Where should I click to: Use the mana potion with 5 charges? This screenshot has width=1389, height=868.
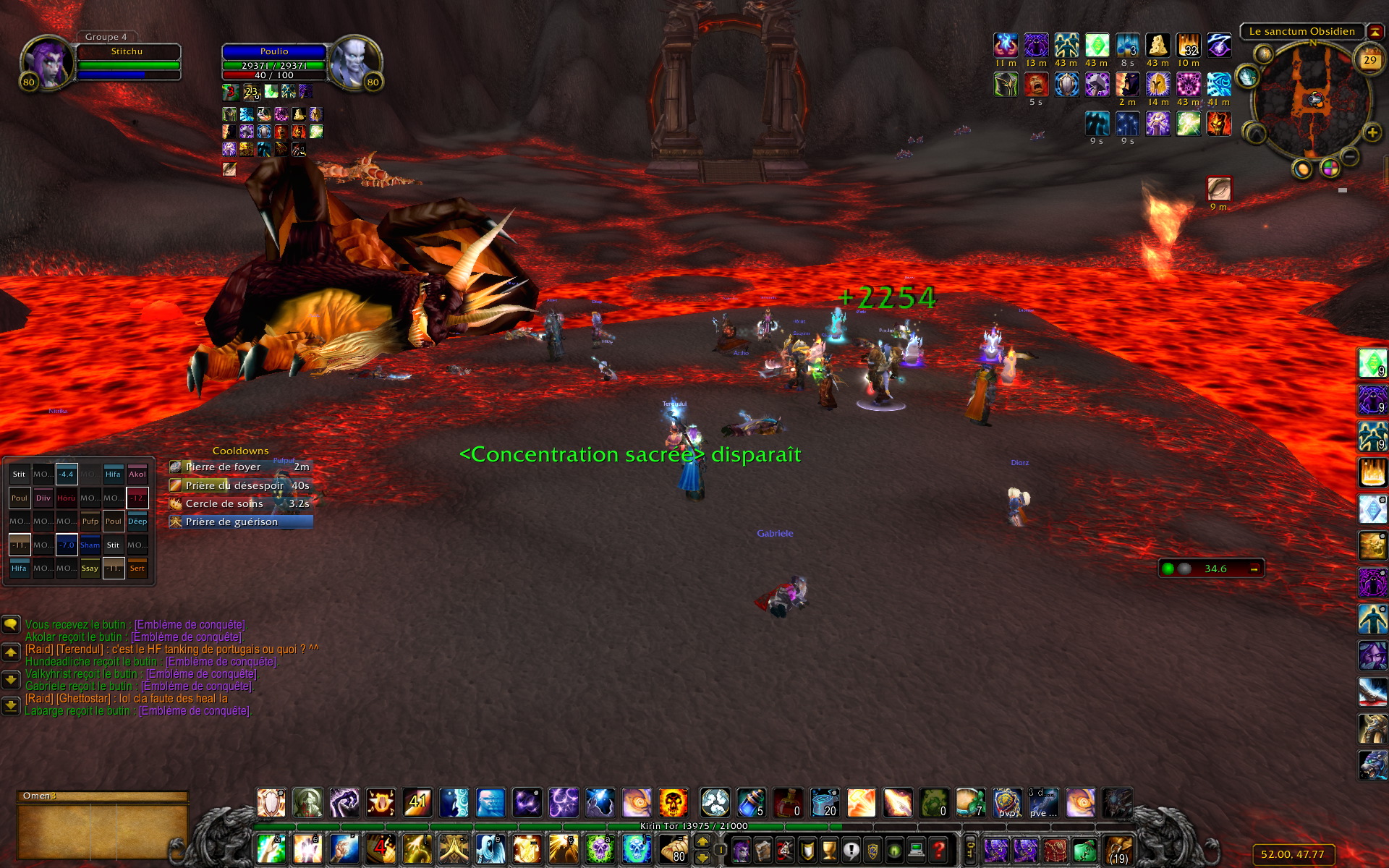[x=752, y=803]
